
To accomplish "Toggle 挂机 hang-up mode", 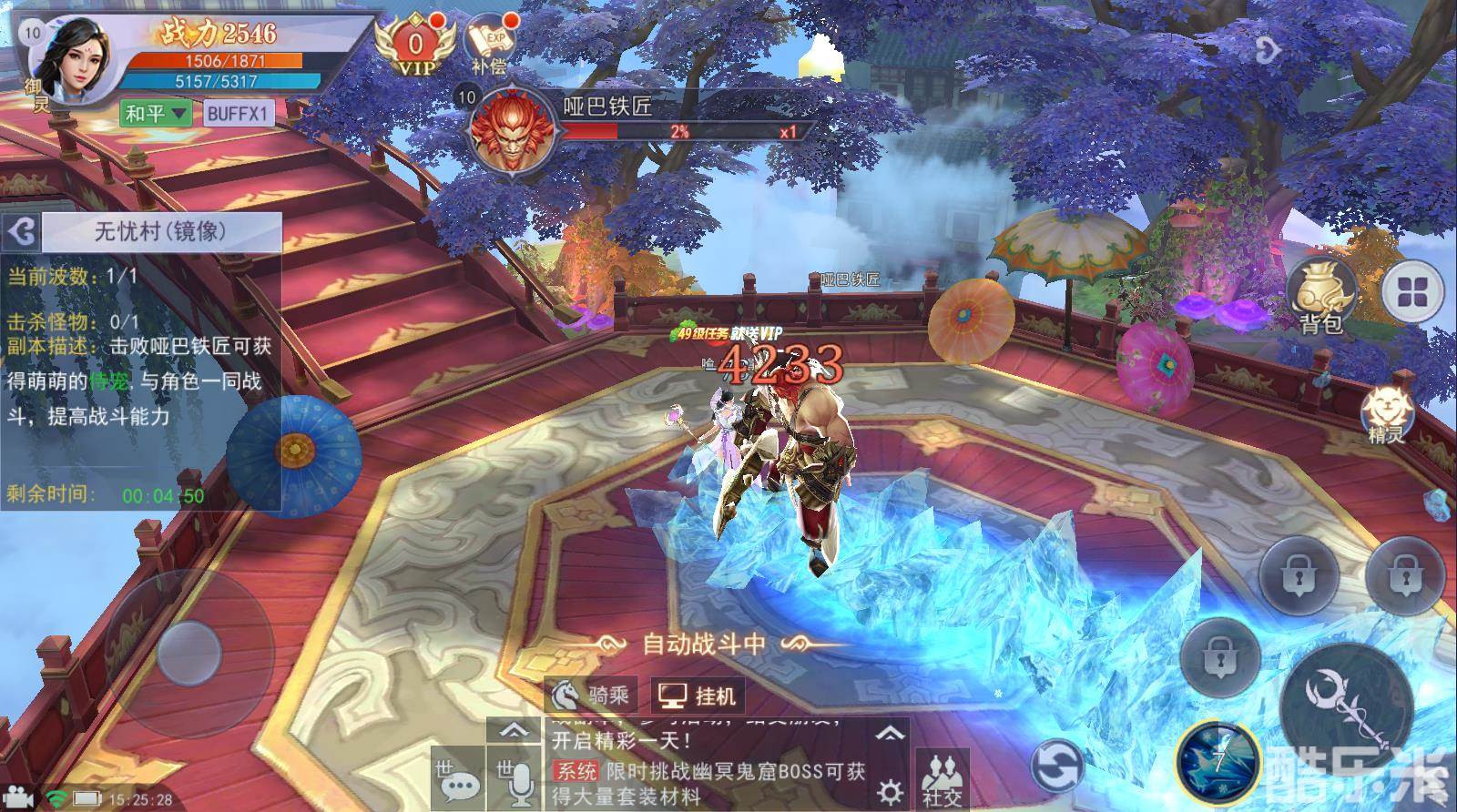I will coord(698,696).
